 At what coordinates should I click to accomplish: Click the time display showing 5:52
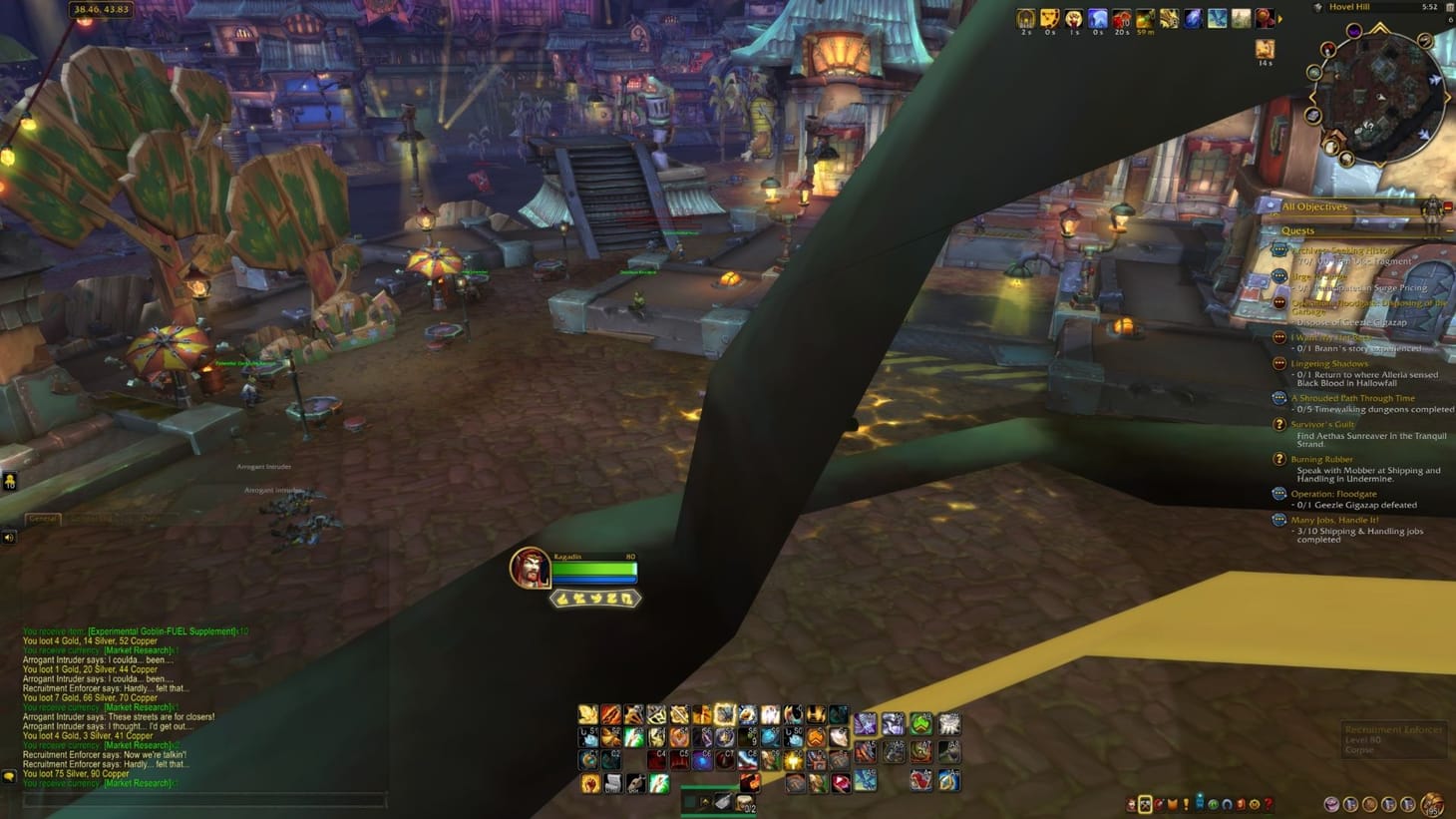[x=1430, y=6]
